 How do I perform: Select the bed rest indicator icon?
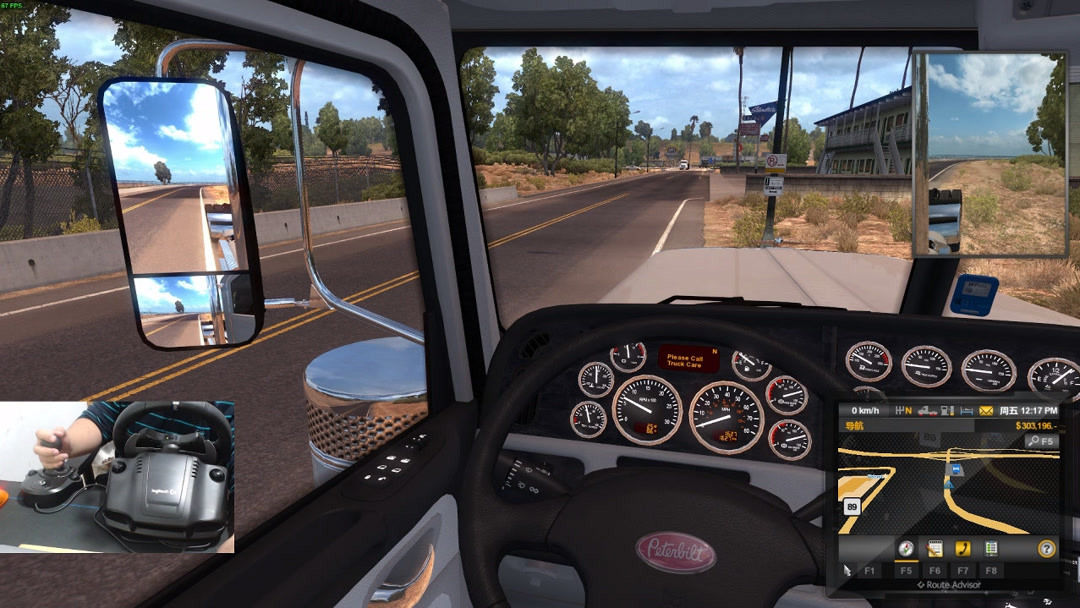[x=966, y=410]
